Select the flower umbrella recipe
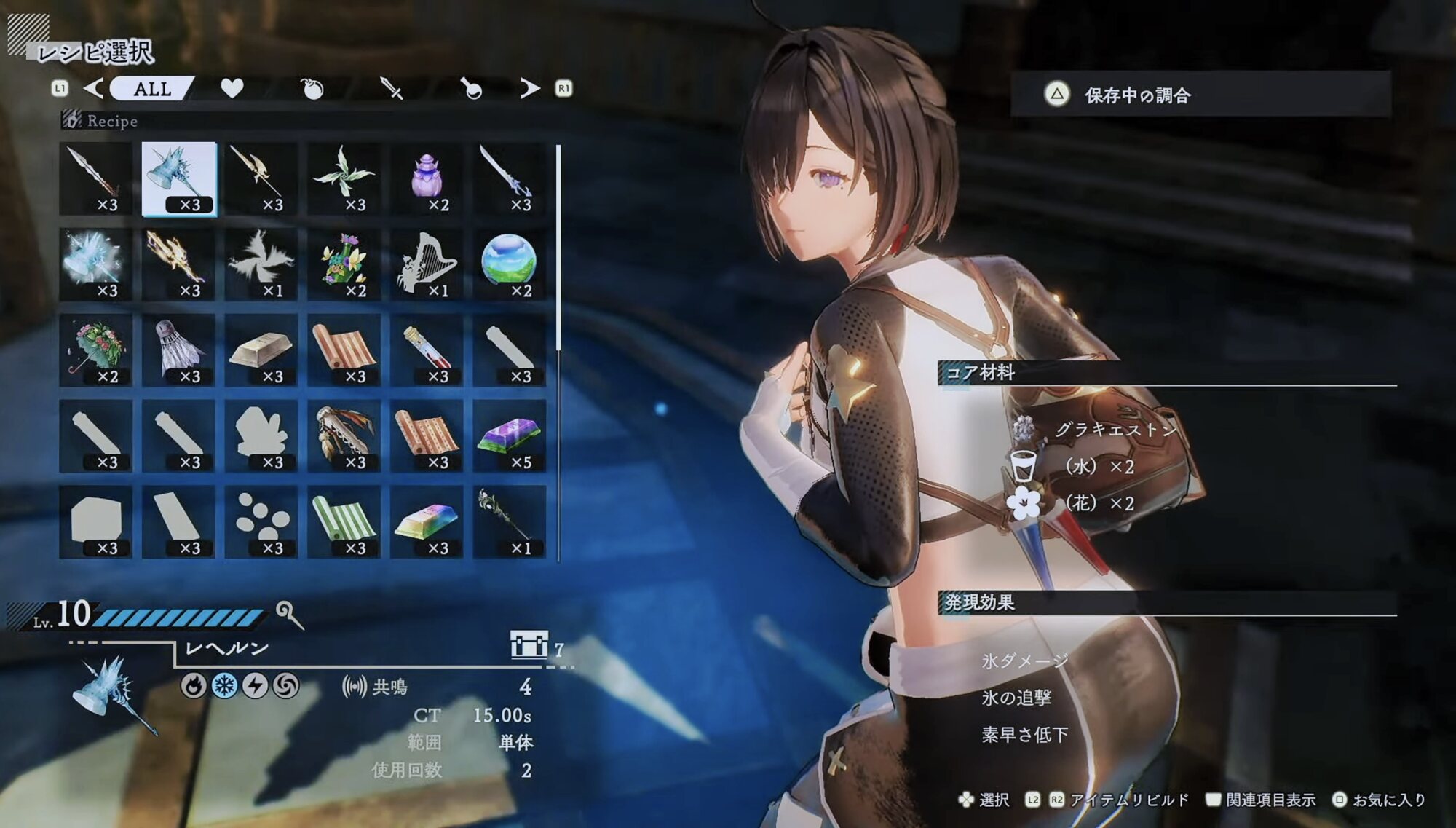The height and width of the screenshot is (828, 1456). point(96,350)
